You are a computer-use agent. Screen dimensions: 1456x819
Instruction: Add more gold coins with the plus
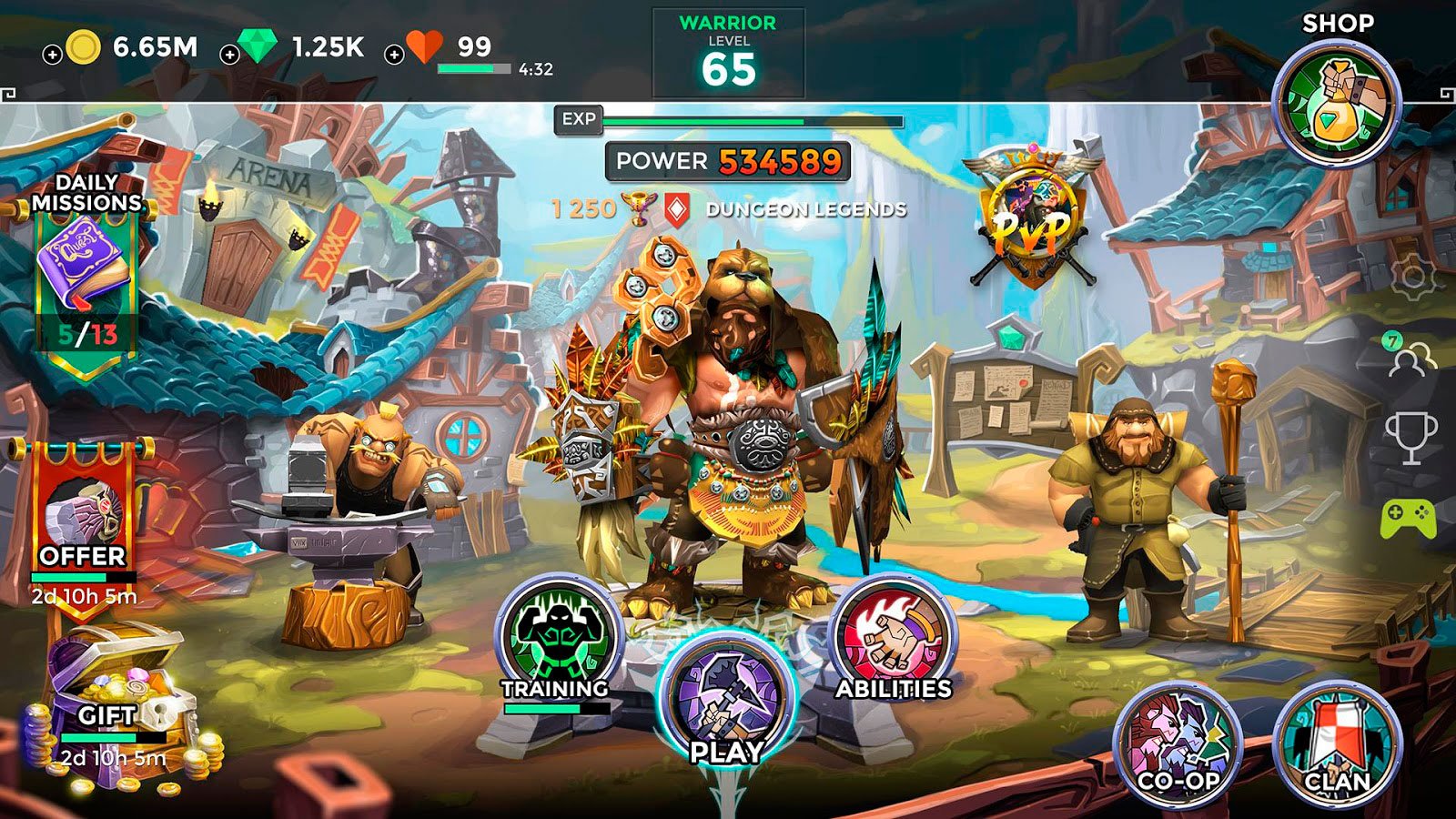pos(53,55)
